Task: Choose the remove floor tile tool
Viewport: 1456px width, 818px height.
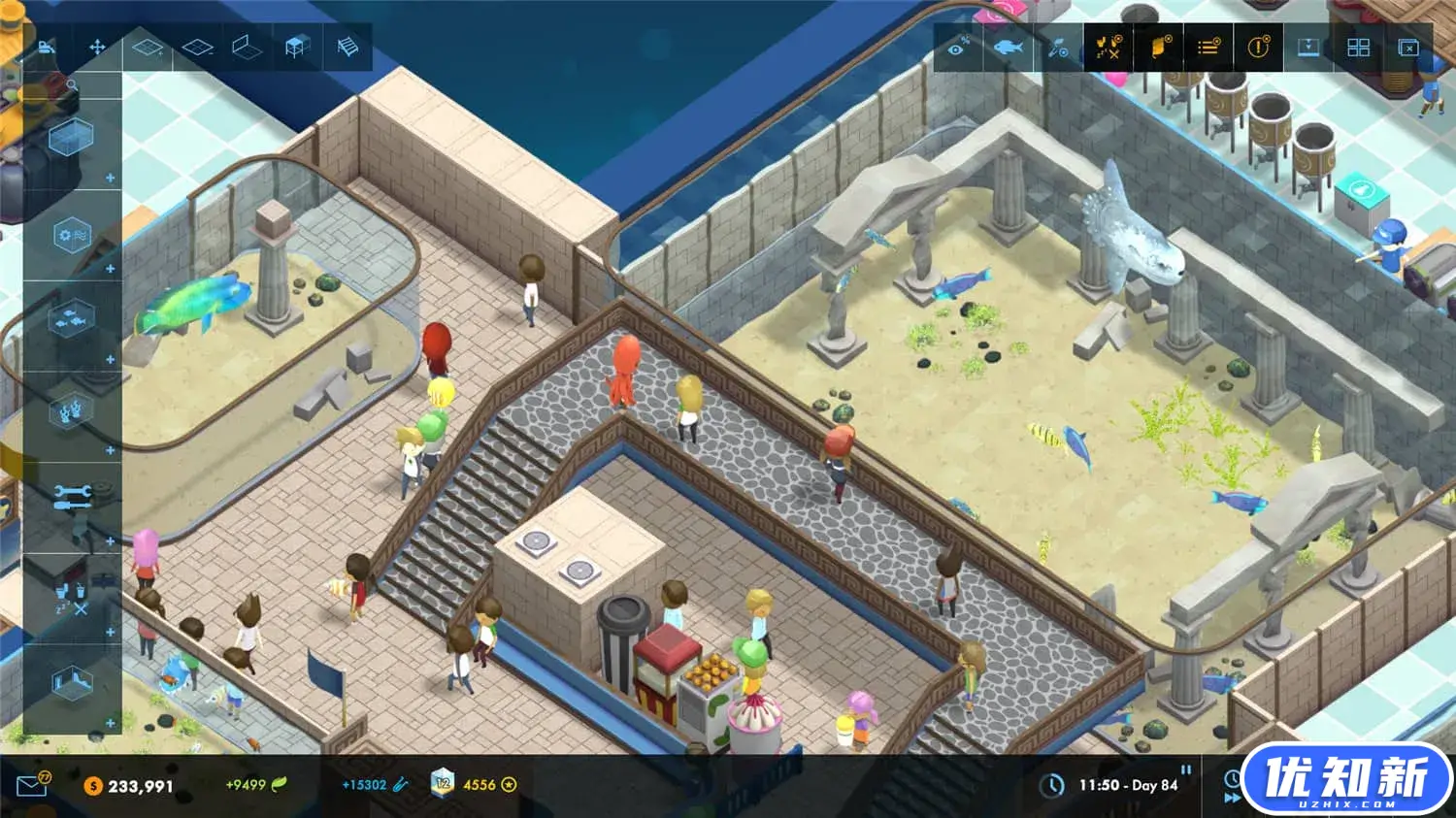Action: point(197,47)
